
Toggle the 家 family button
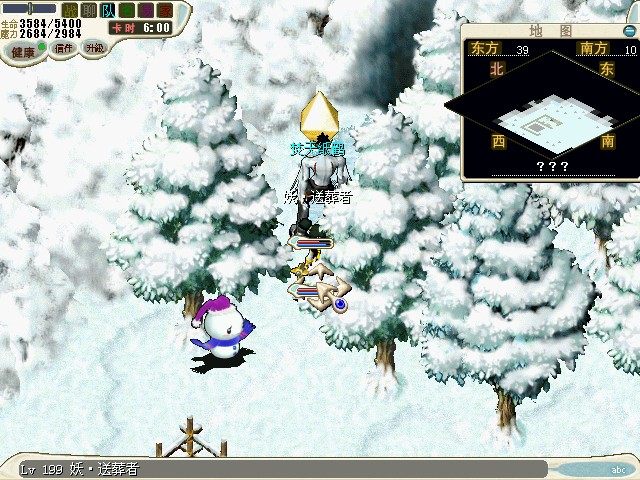[165, 10]
